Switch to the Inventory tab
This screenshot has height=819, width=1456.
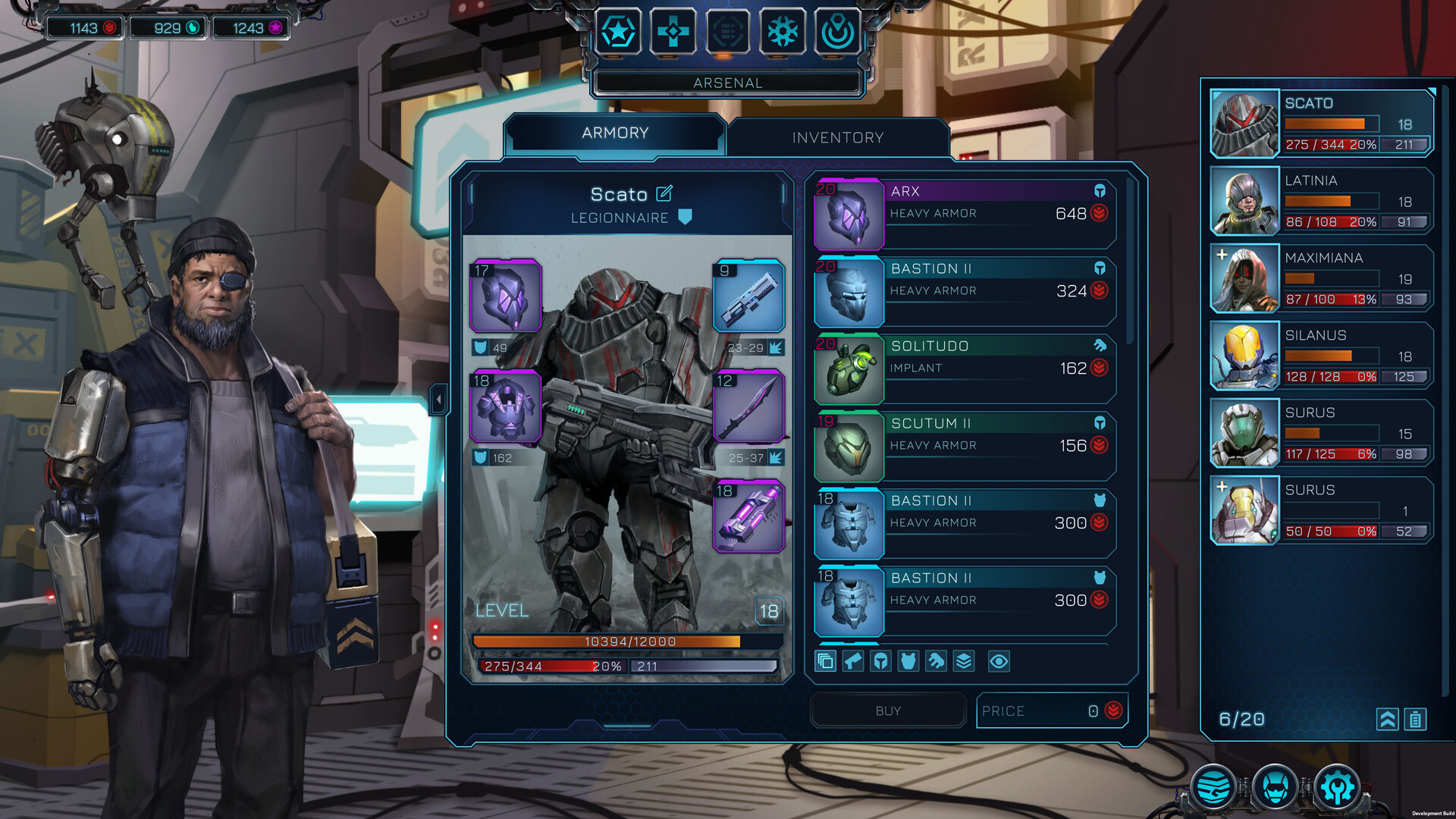837,137
